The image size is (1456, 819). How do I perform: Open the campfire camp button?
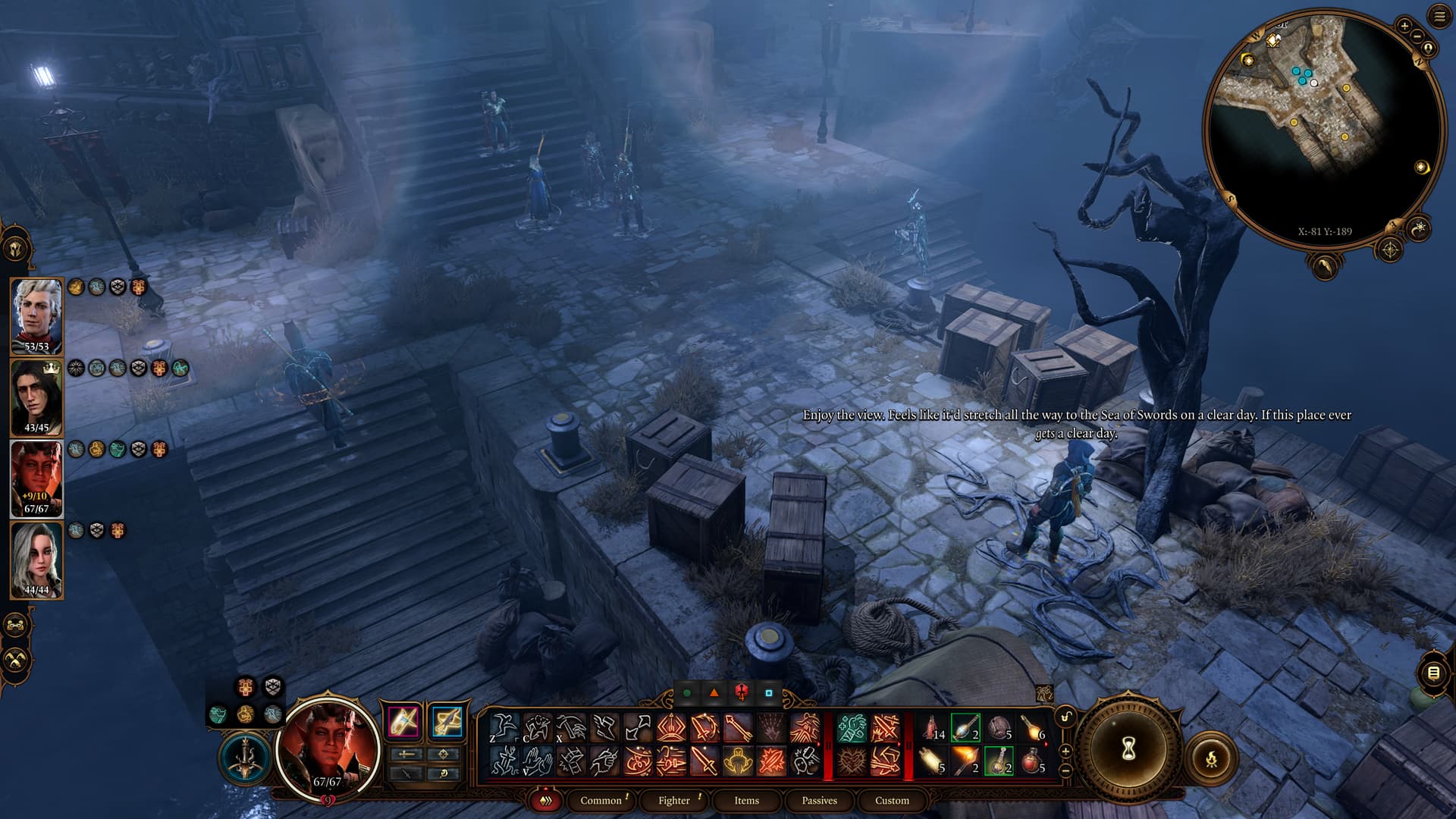click(1211, 758)
